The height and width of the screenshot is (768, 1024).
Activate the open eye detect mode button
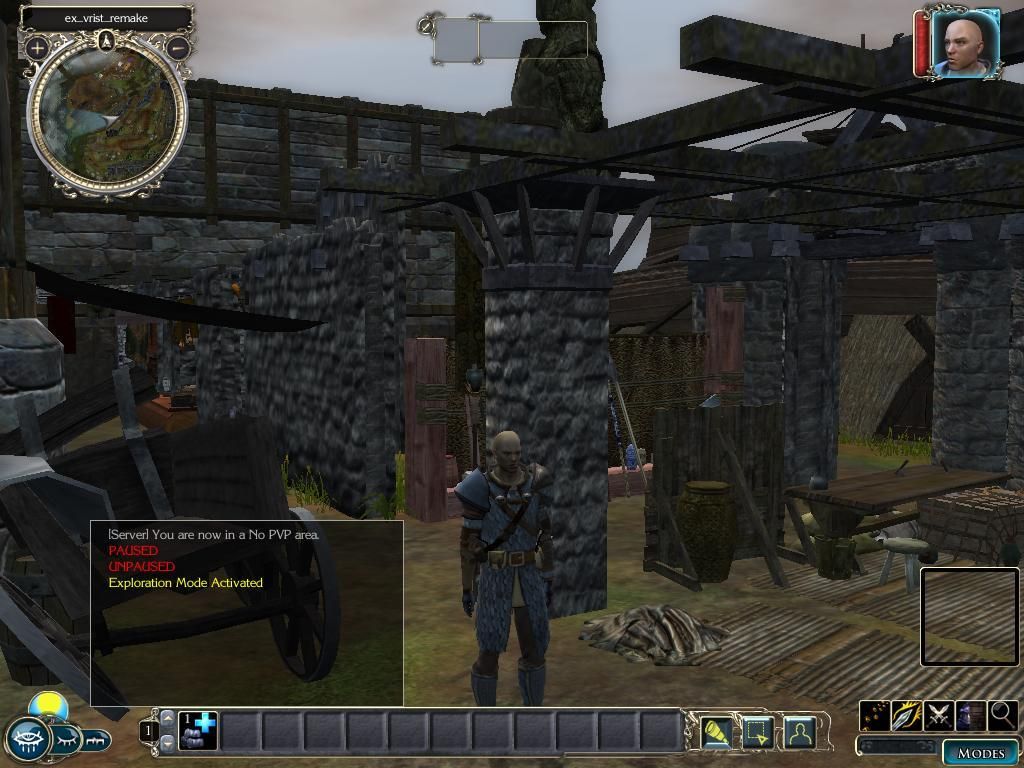(x=27, y=740)
